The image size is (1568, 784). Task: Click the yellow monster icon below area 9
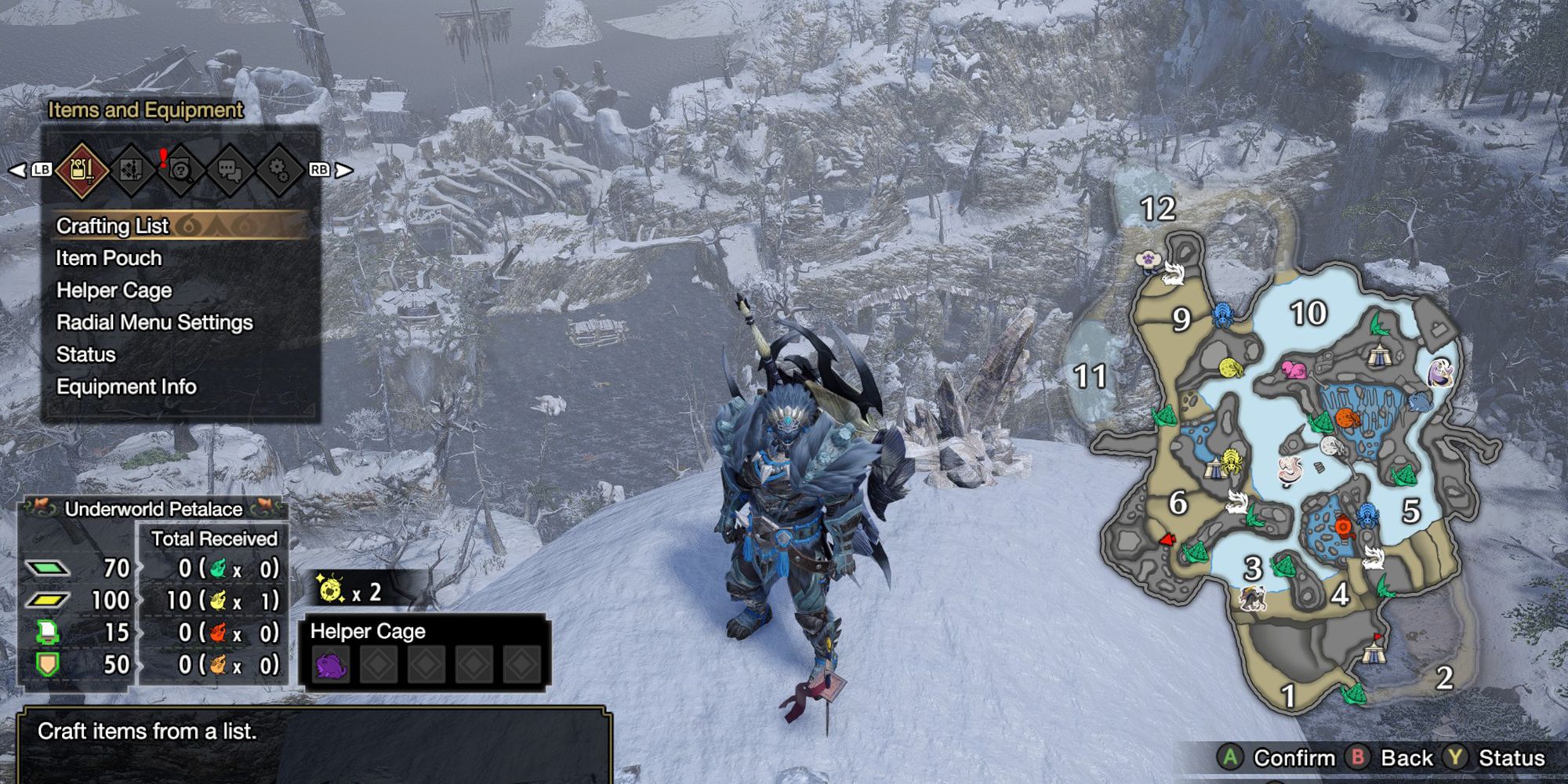(x=1229, y=367)
